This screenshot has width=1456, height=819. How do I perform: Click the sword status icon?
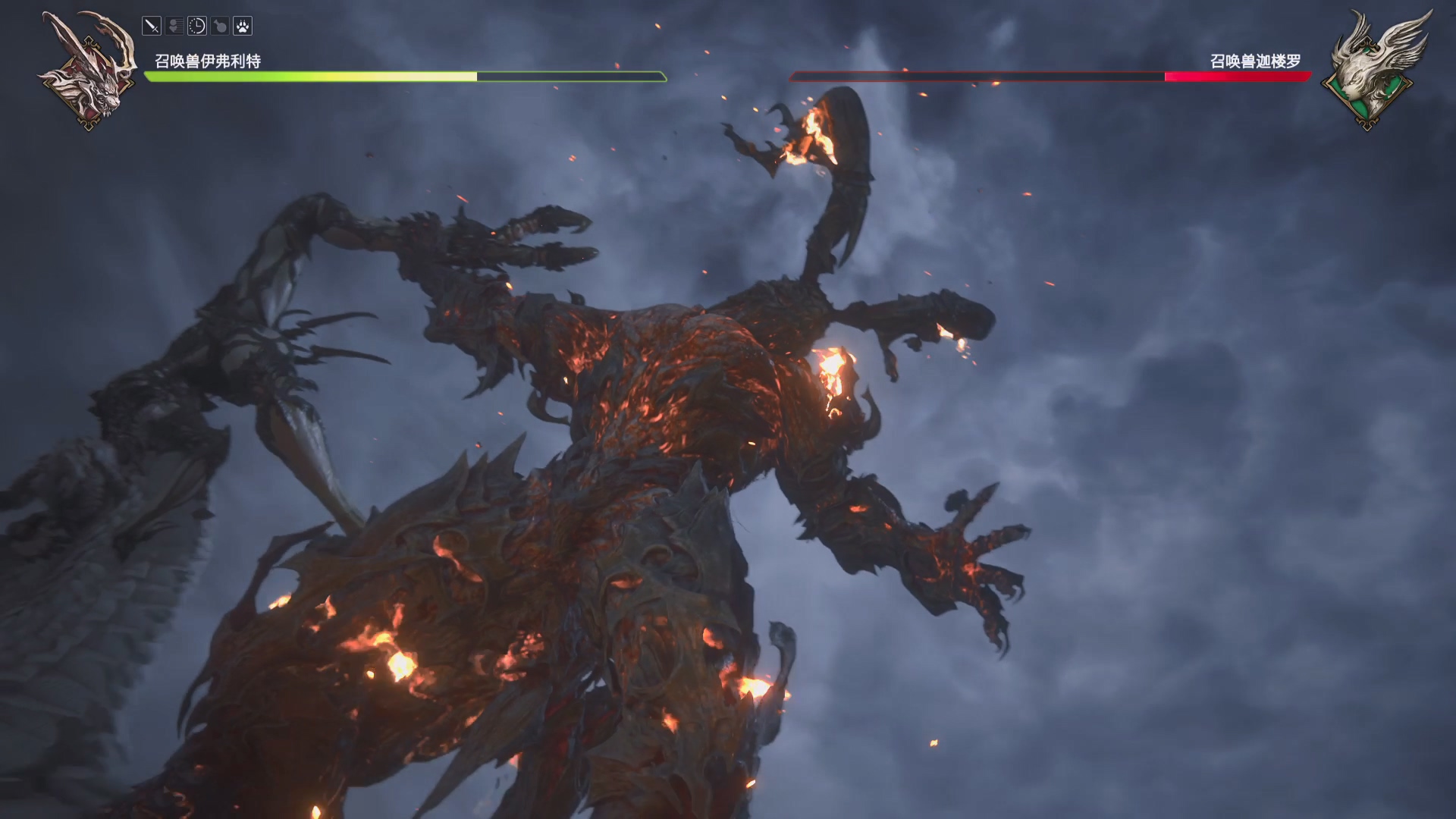coord(152,27)
